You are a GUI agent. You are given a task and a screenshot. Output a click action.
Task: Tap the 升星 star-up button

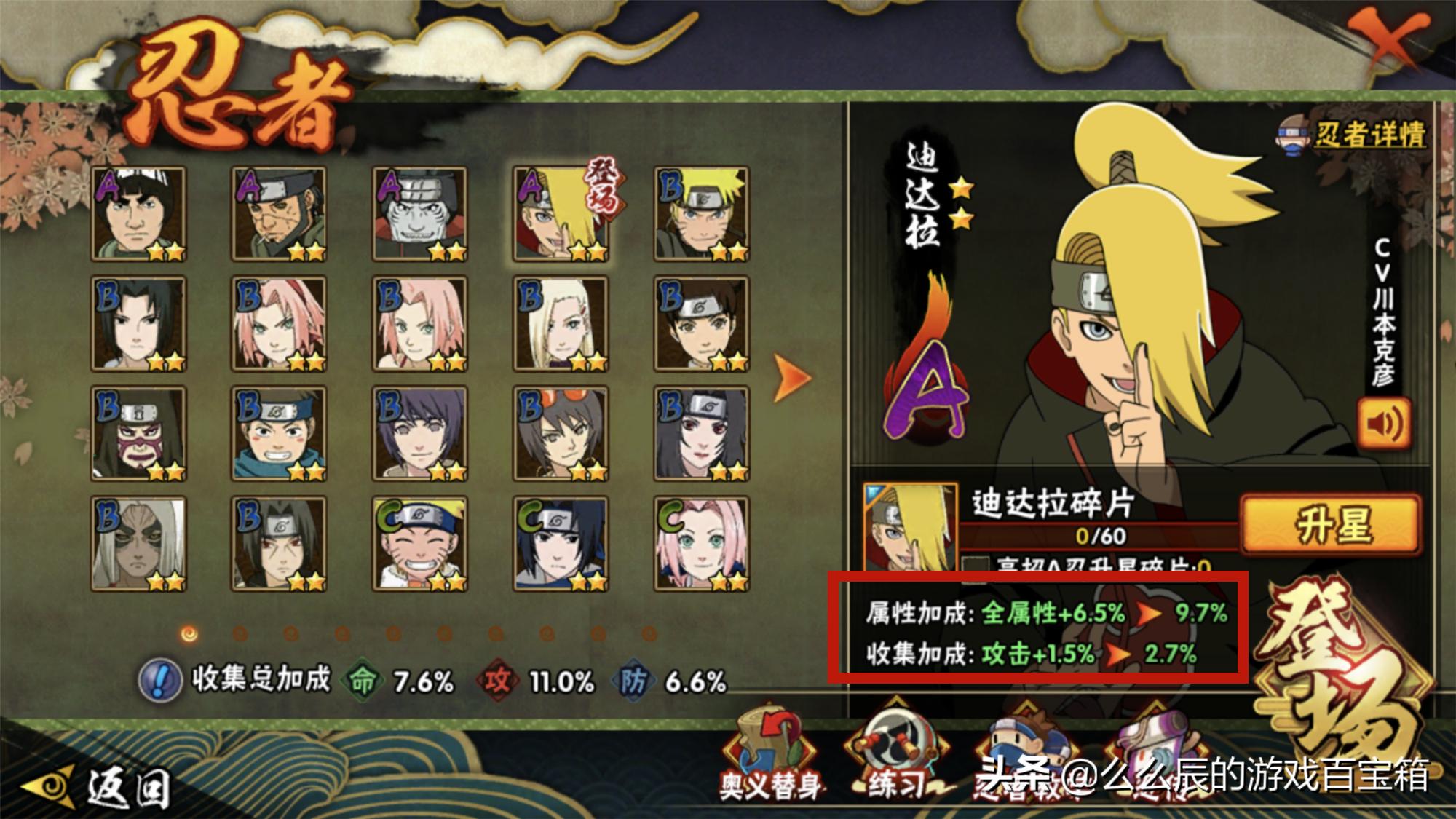[1330, 524]
